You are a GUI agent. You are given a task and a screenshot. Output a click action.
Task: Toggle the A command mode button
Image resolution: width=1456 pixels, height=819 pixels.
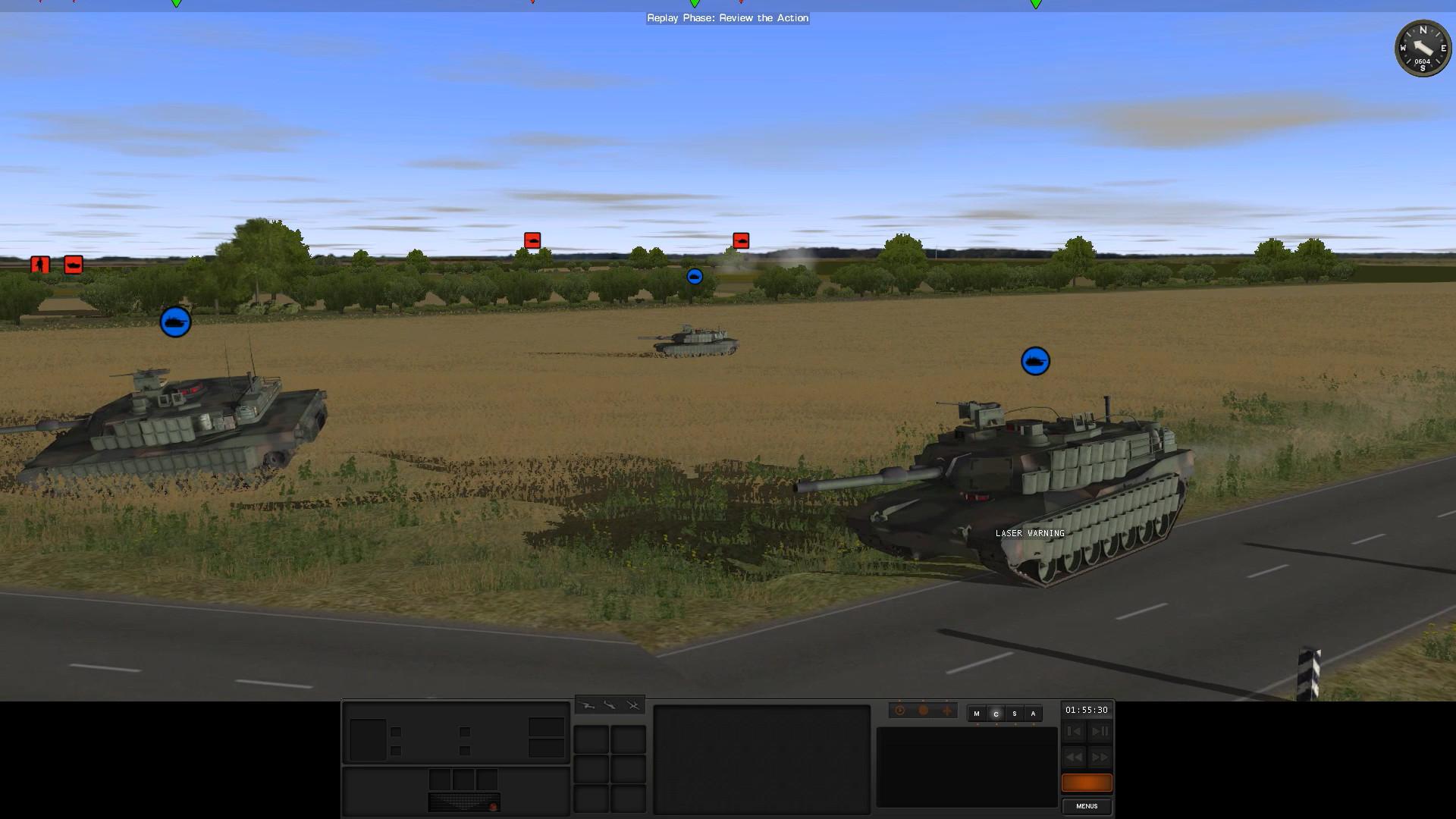1033,714
